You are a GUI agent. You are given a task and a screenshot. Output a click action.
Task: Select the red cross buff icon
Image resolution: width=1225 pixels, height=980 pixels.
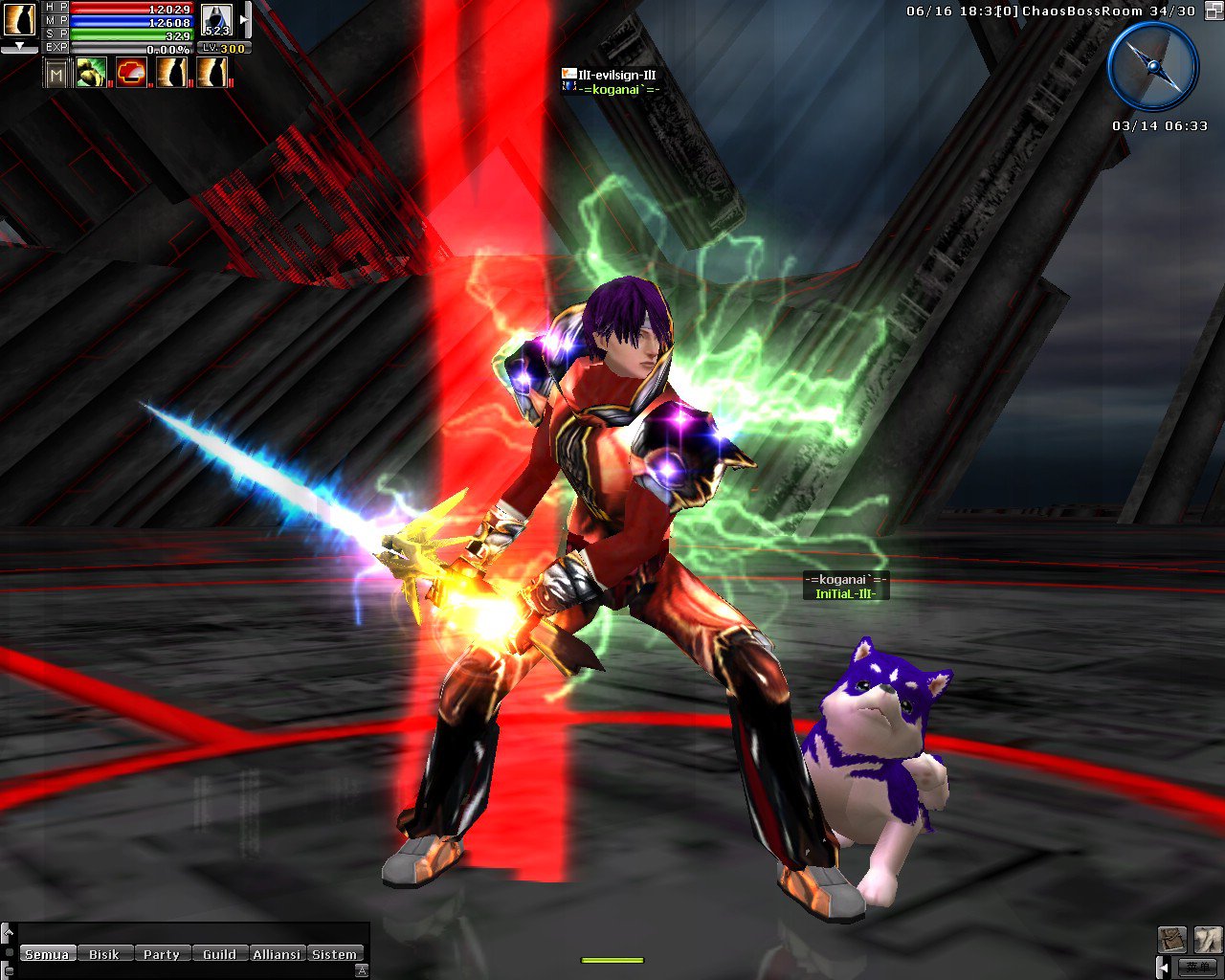click(x=131, y=73)
